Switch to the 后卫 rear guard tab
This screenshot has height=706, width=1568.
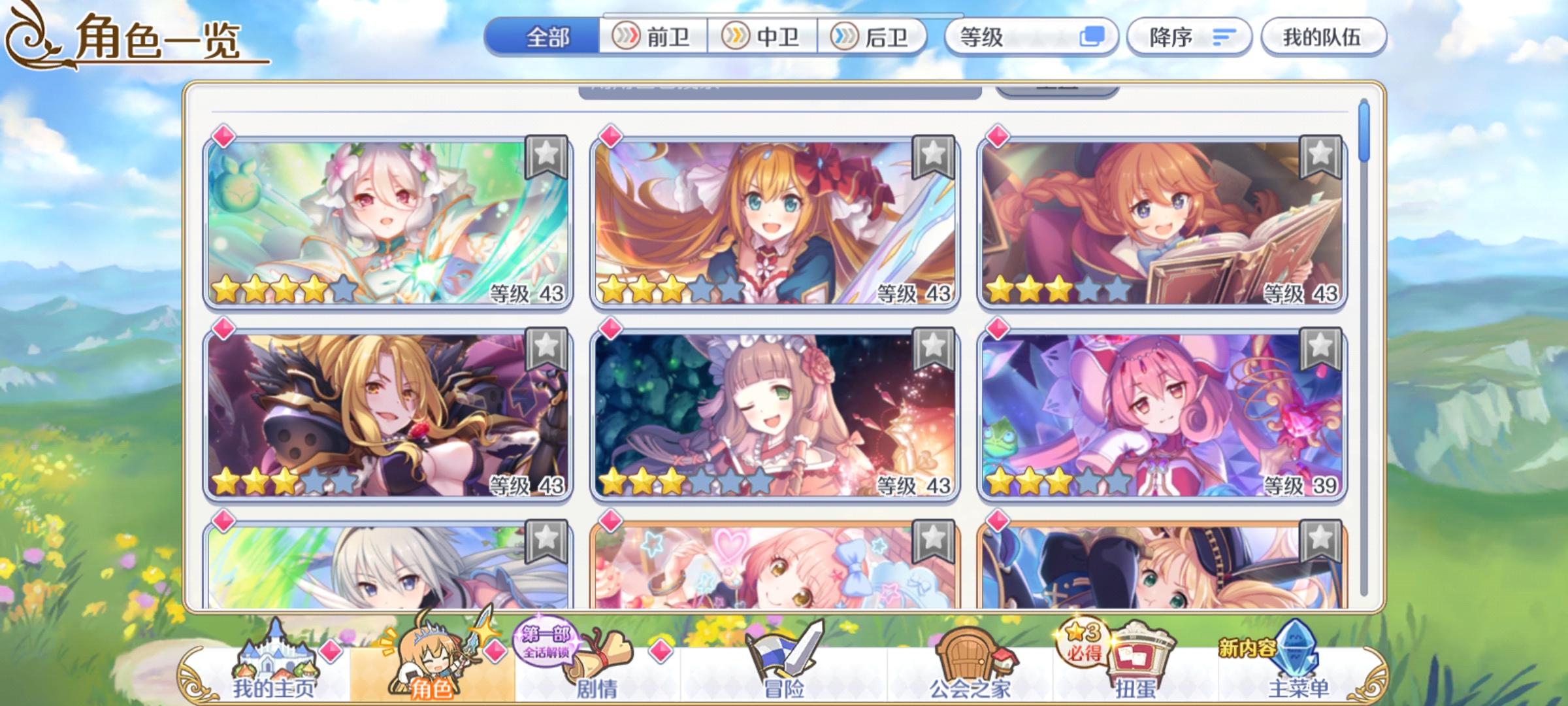[875, 37]
